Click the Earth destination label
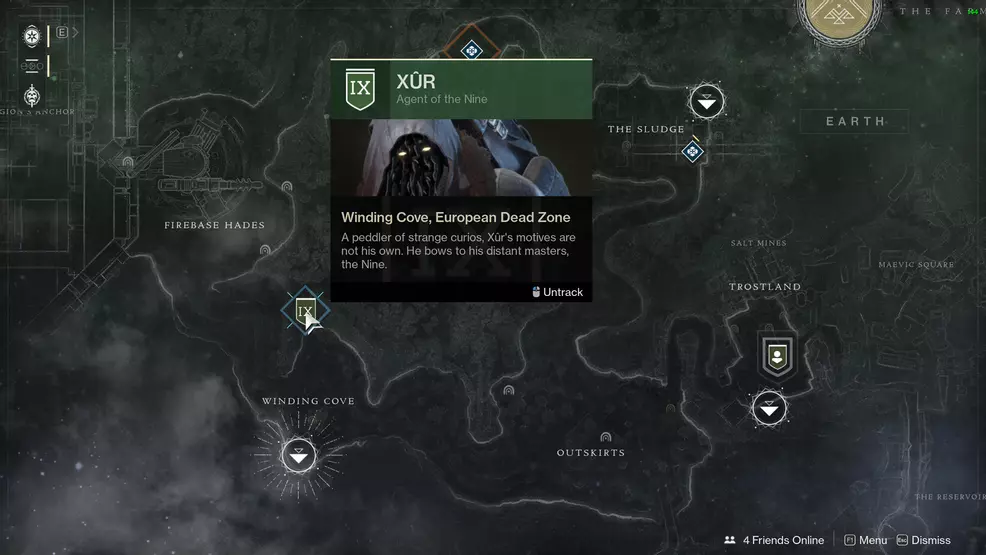 855,122
